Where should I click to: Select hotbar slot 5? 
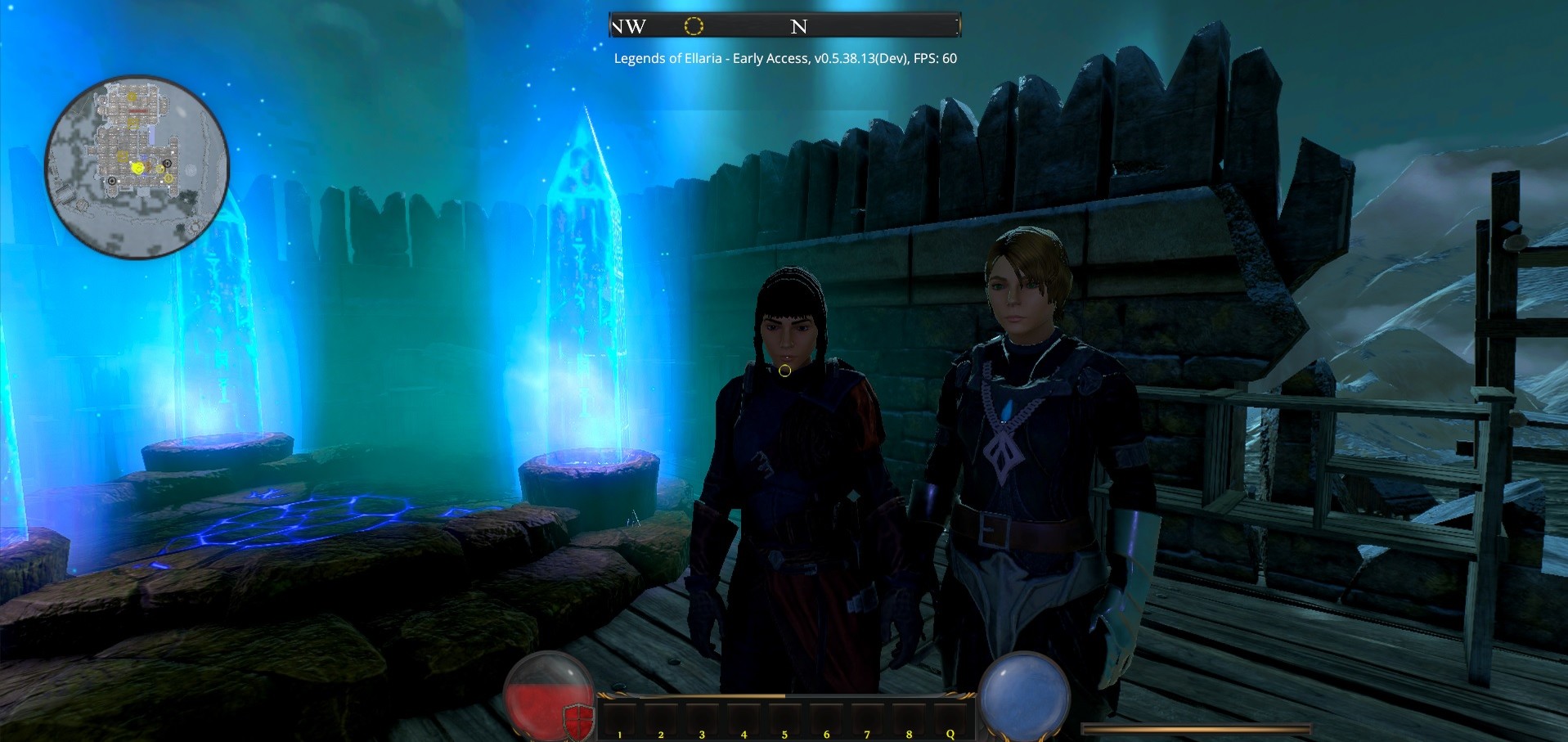click(784, 720)
